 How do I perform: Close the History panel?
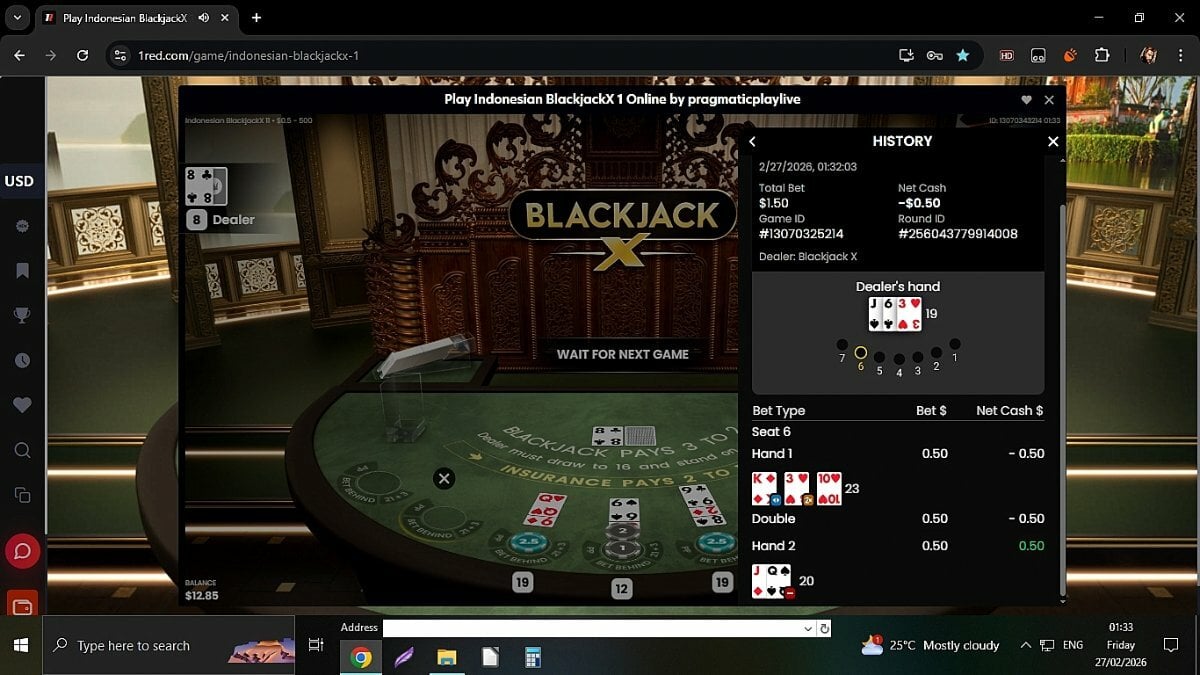tap(1052, 142)
